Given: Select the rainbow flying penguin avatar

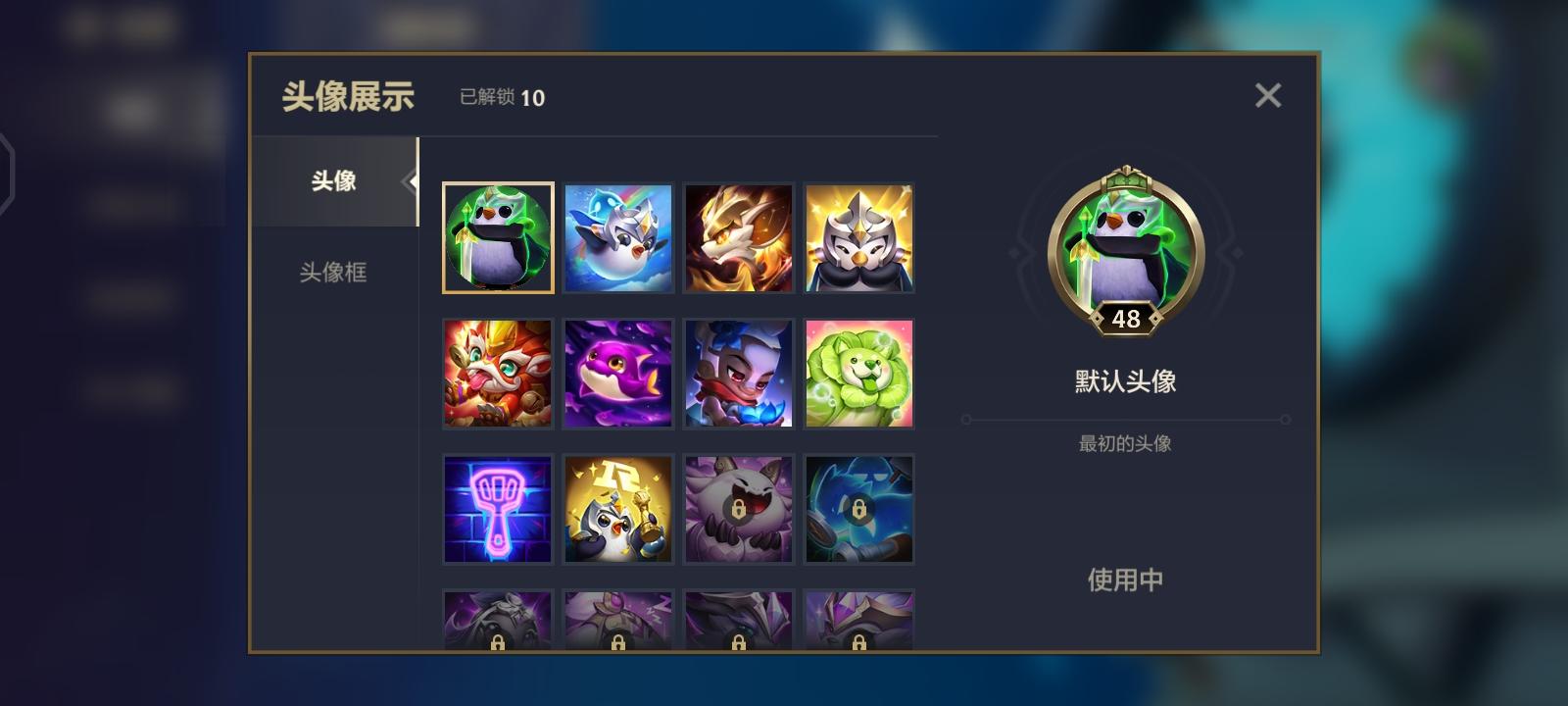Looking at the screenshot, I should pos(618,236).
